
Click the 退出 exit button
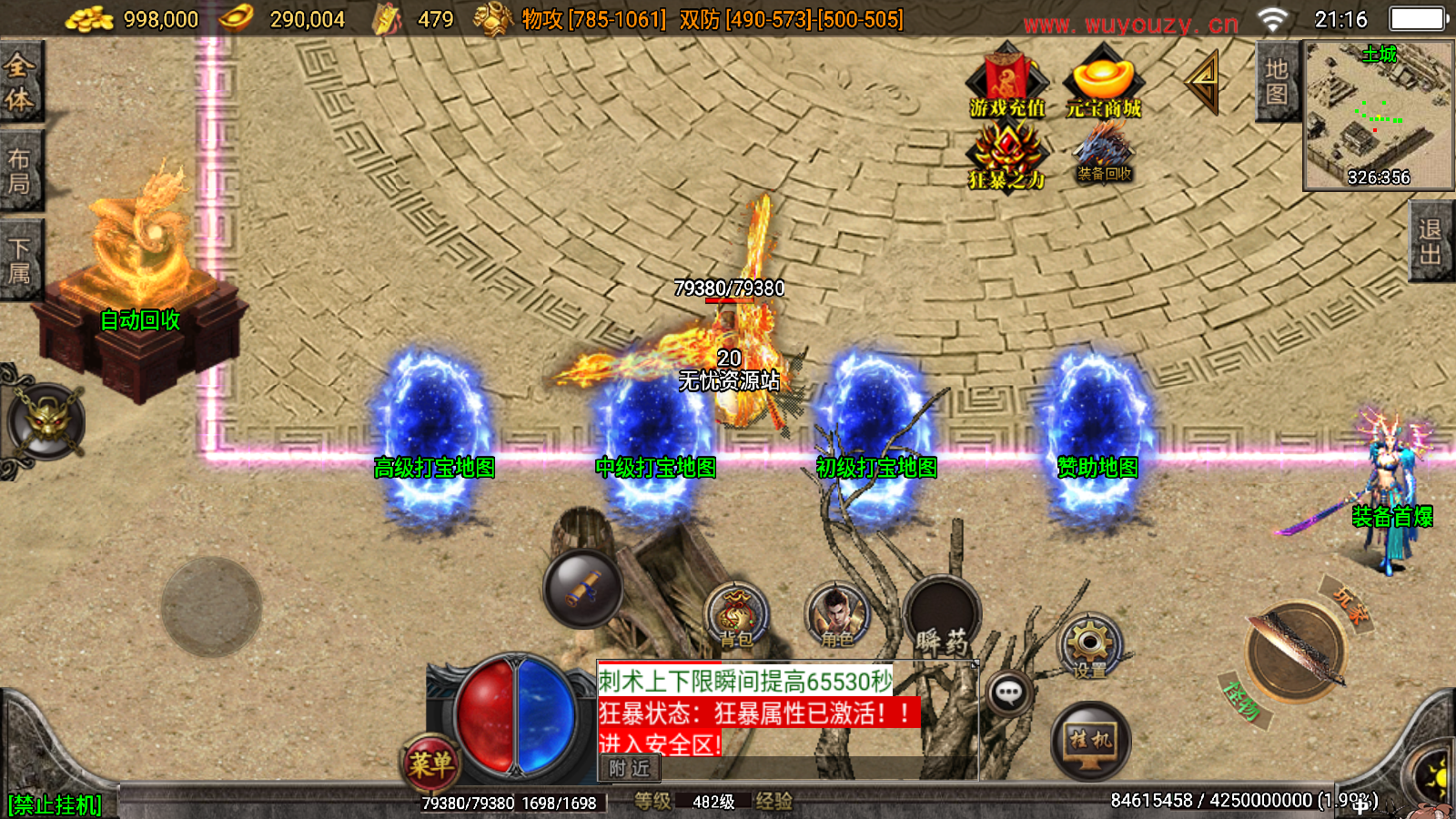click(1431, 242)
